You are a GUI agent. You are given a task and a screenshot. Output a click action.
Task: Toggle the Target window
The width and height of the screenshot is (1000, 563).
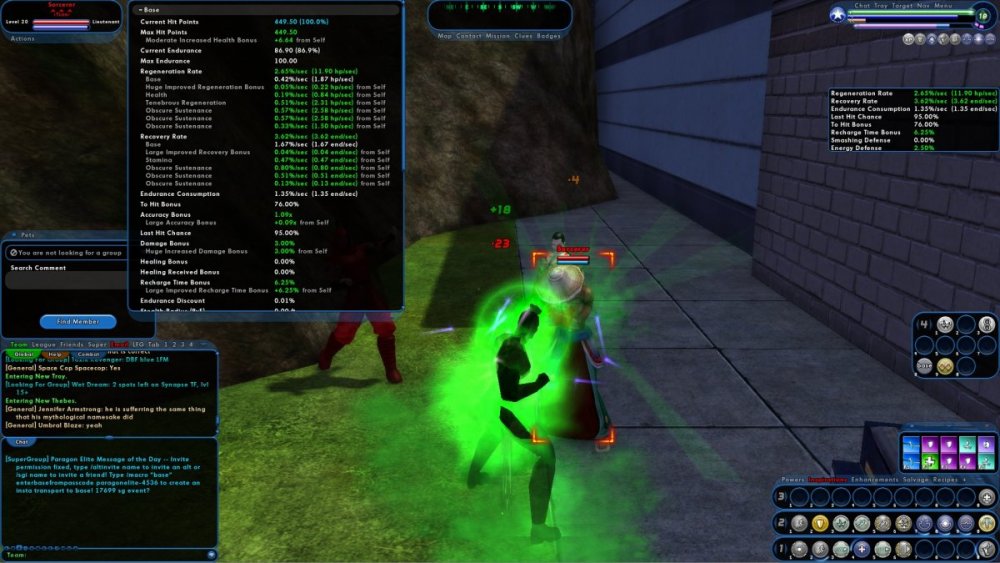[900, 6]
